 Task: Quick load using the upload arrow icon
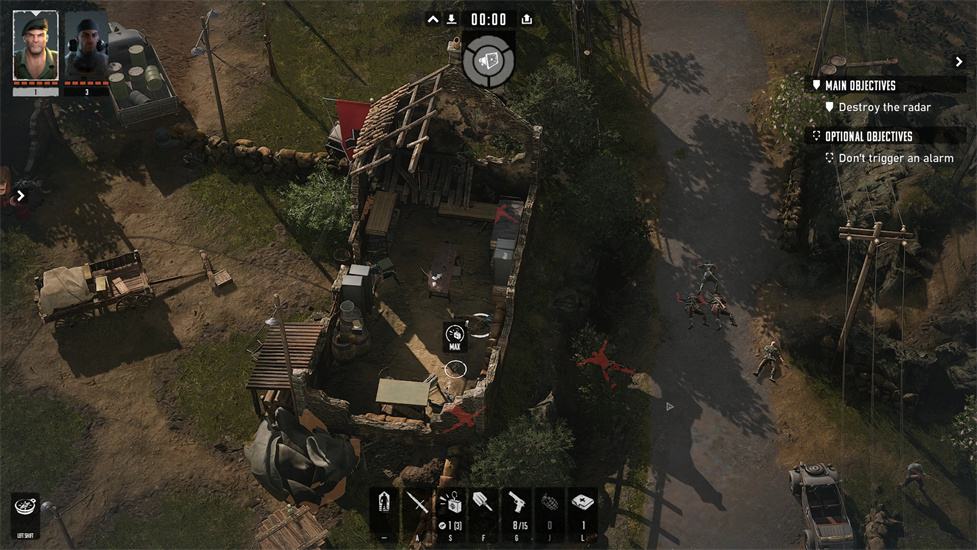point(527,19)
